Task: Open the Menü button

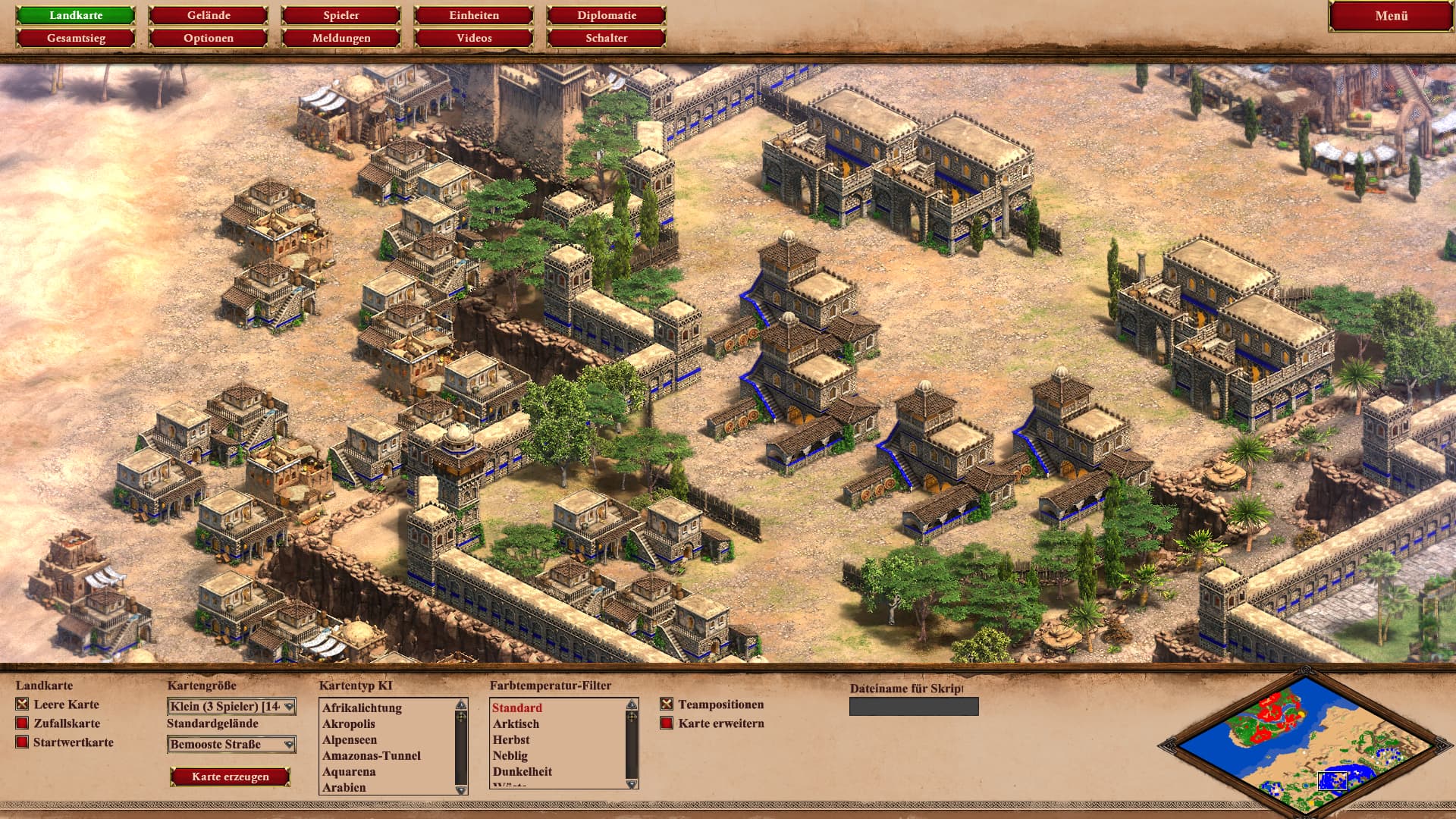Action: [1391, 16]
